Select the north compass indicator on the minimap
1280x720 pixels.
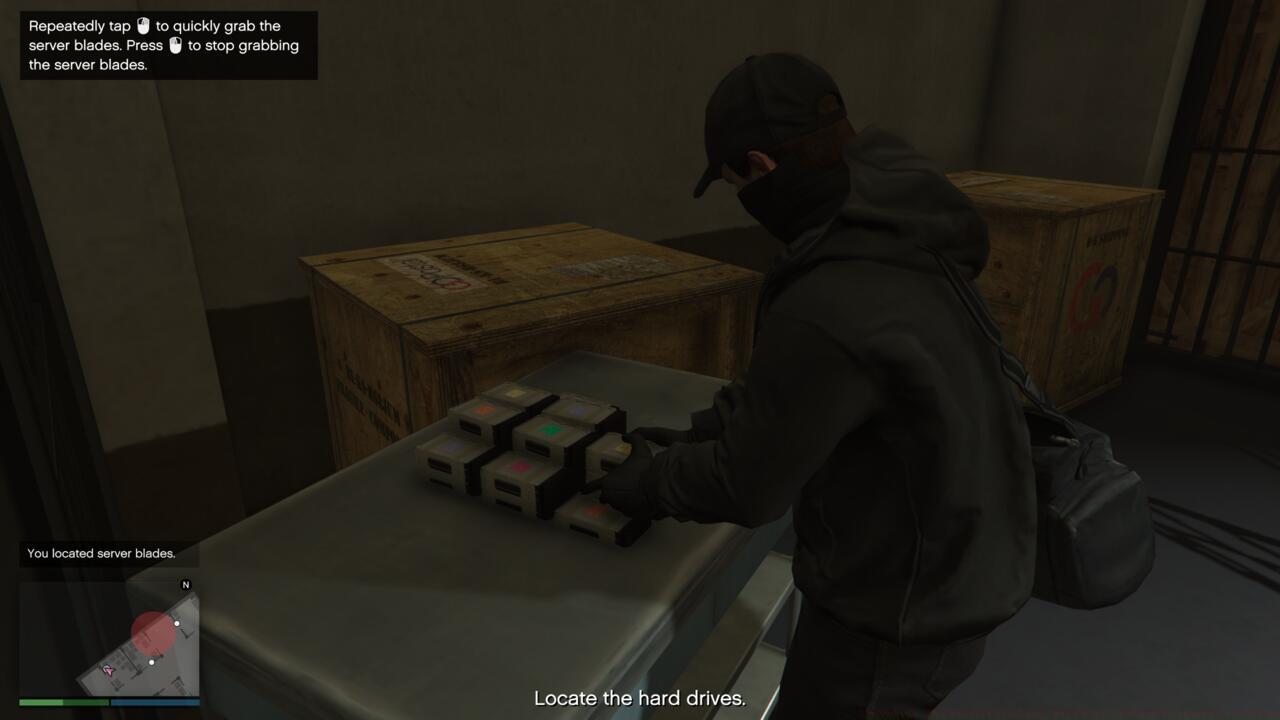click(x=185, y=584)
